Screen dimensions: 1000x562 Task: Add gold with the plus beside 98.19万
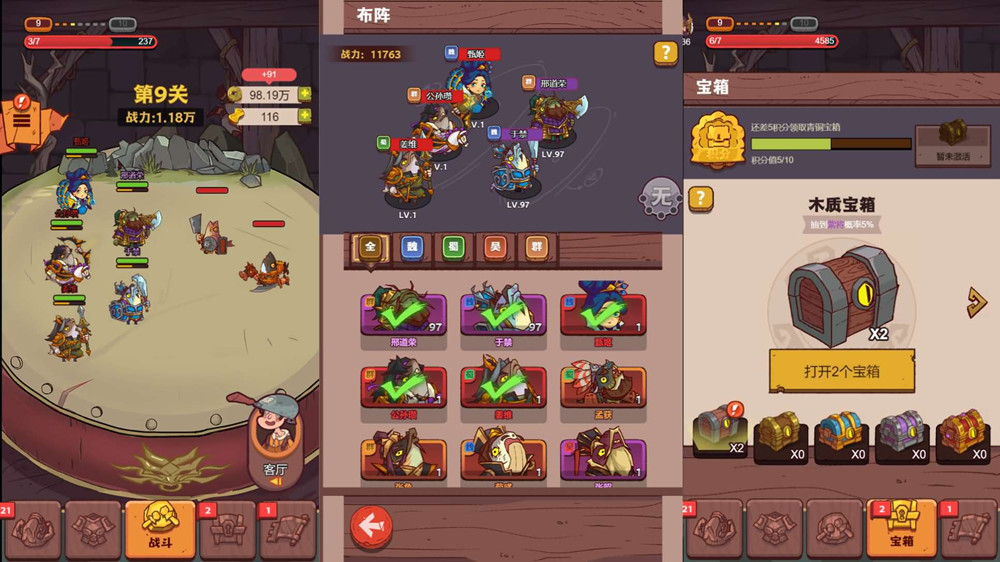[305, 95]
